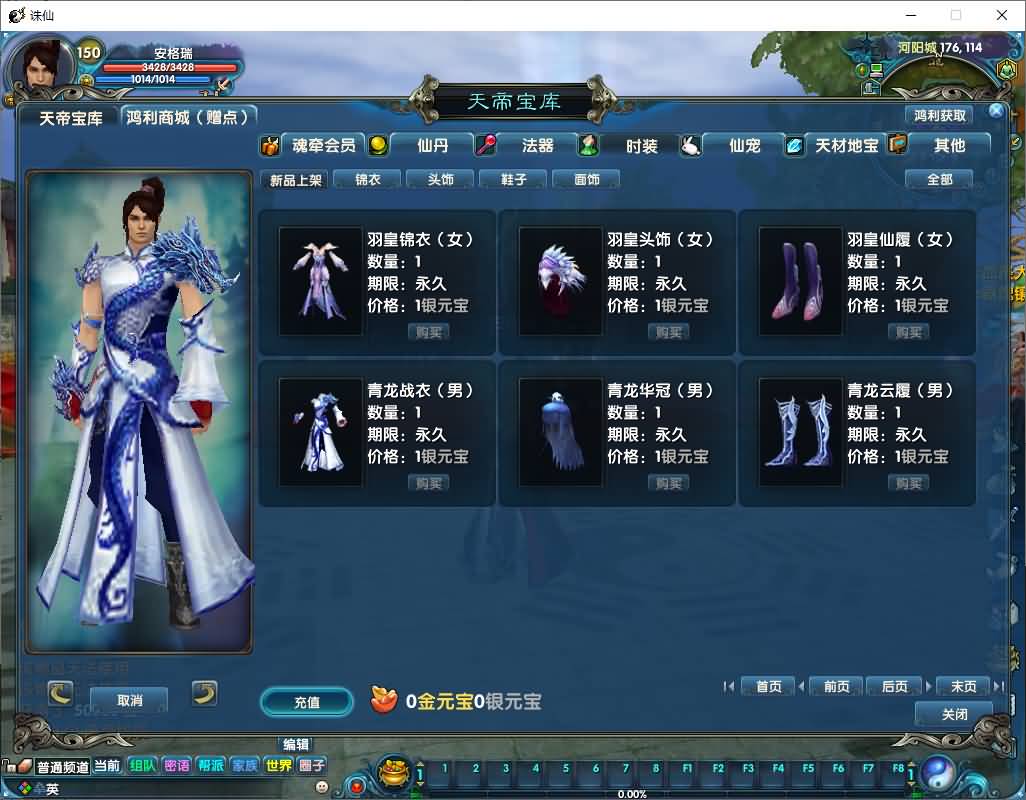Viewport: 1026px width, 800px height.
Task: Switch to the 其他 category
Action: click(948, 145)
